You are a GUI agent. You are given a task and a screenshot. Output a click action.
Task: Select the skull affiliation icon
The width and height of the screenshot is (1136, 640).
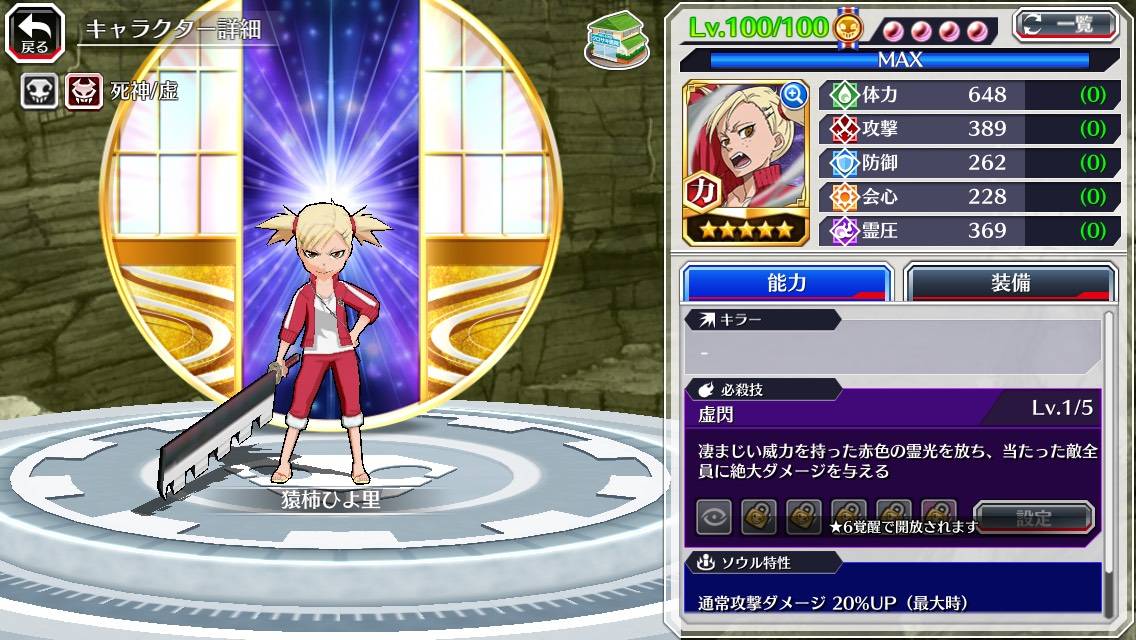coord(39,92)
